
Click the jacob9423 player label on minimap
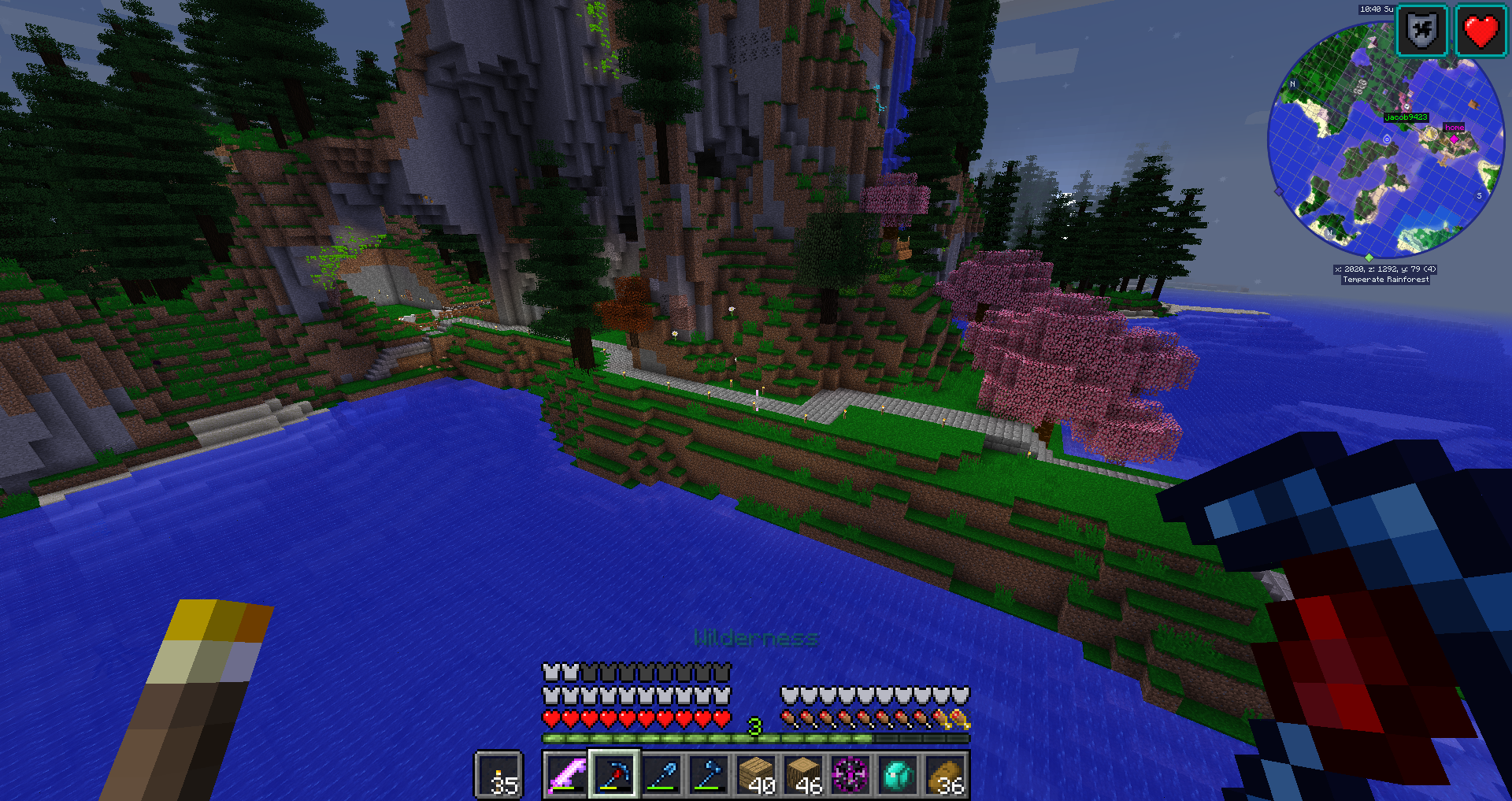(x=1406, y=117)
